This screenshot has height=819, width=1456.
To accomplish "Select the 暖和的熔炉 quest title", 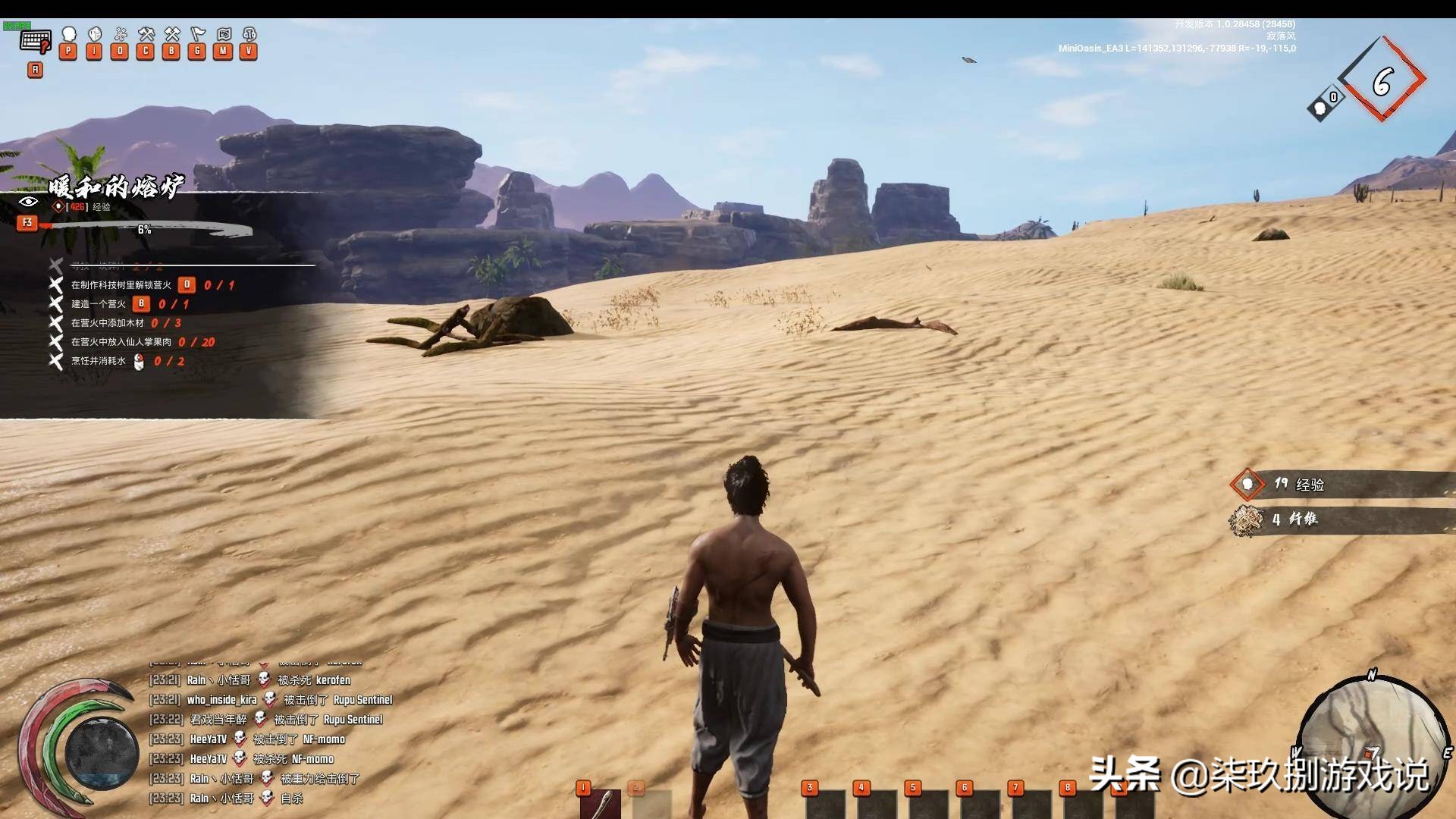I will tap(116, 186).
